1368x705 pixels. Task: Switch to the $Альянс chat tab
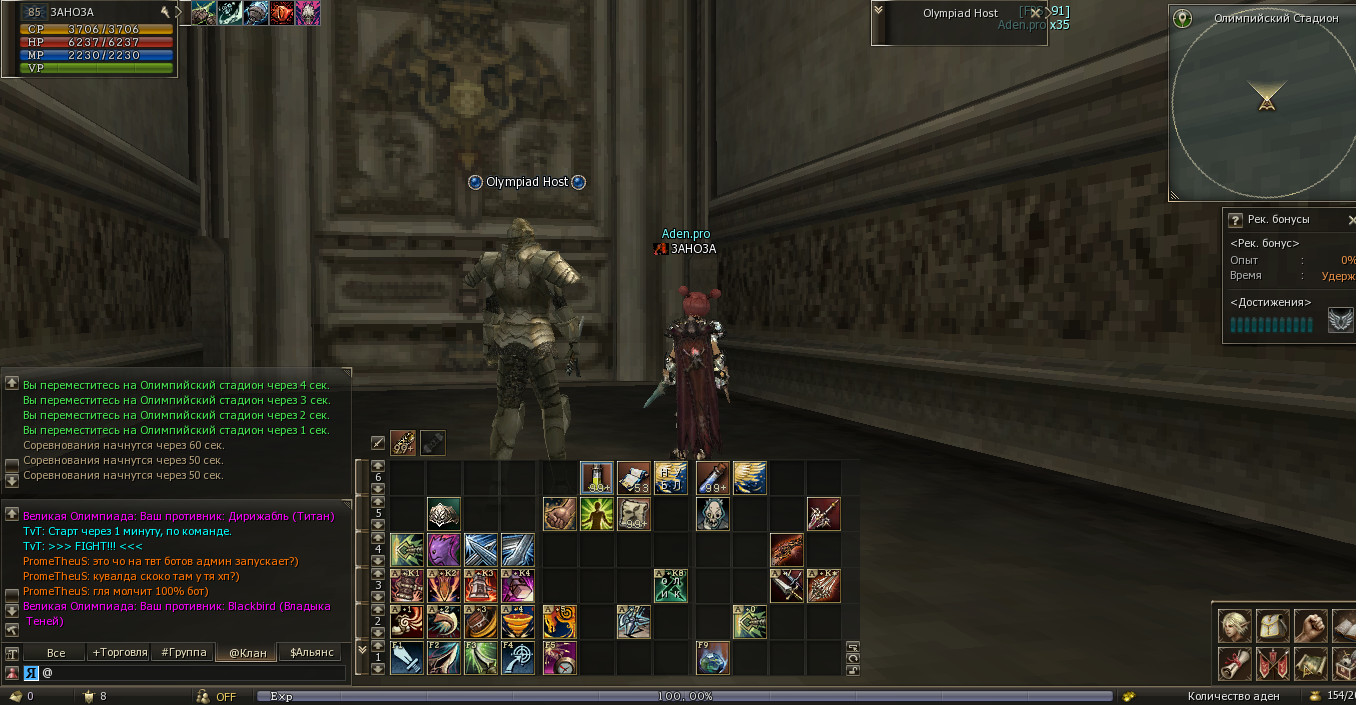[311, 652]
